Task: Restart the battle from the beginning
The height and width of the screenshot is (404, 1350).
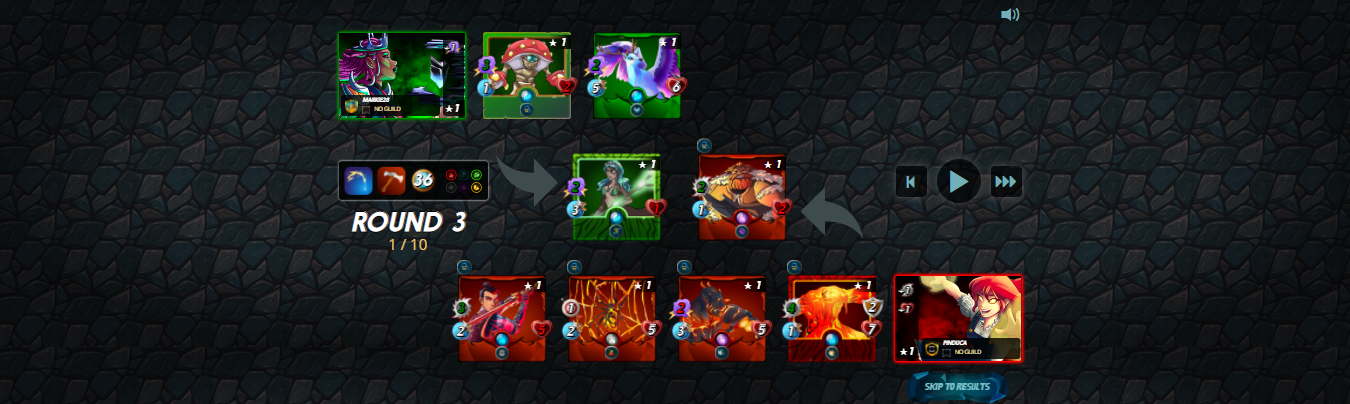Action: coord(911,182)
